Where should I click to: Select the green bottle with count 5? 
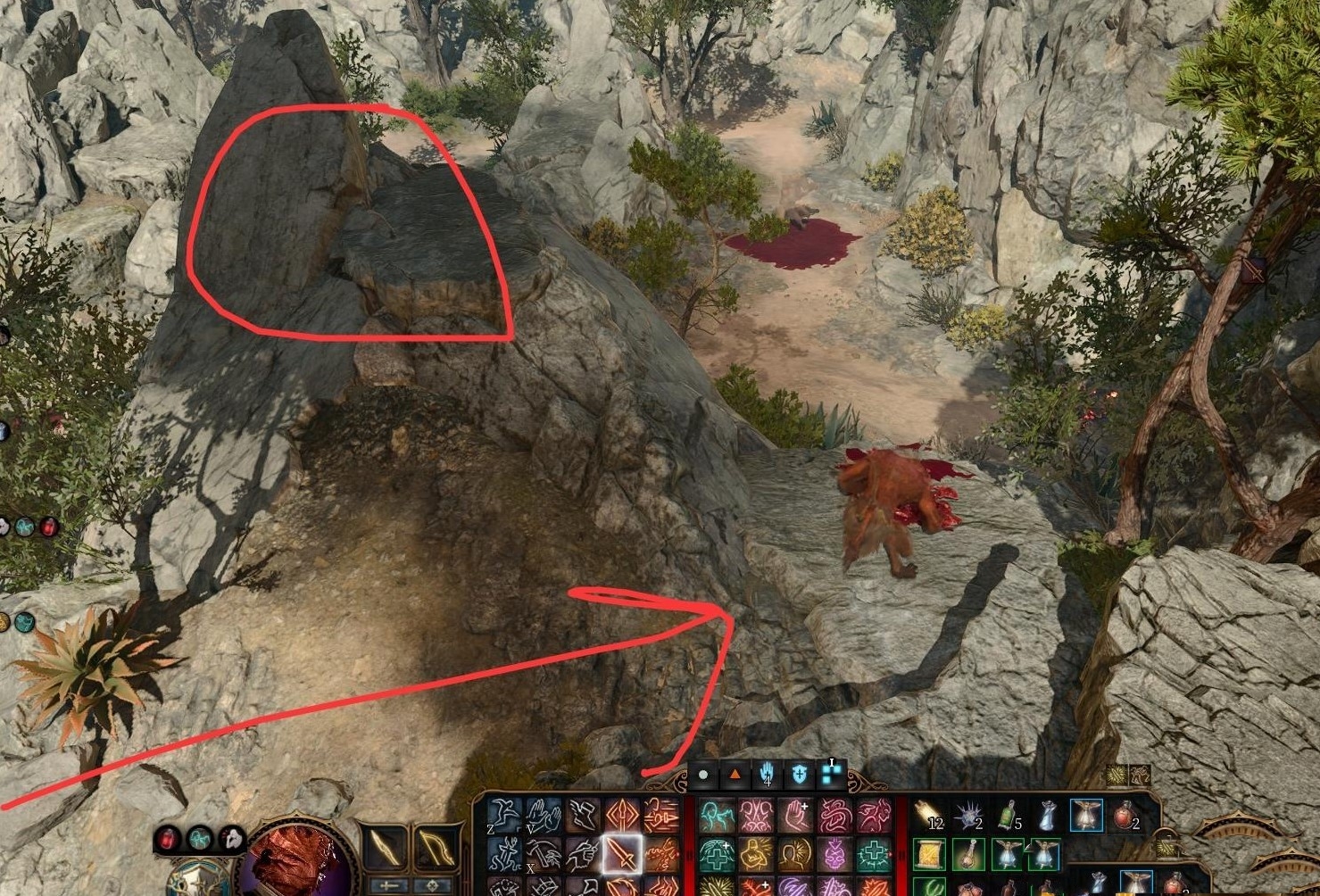coord(1008,816)
